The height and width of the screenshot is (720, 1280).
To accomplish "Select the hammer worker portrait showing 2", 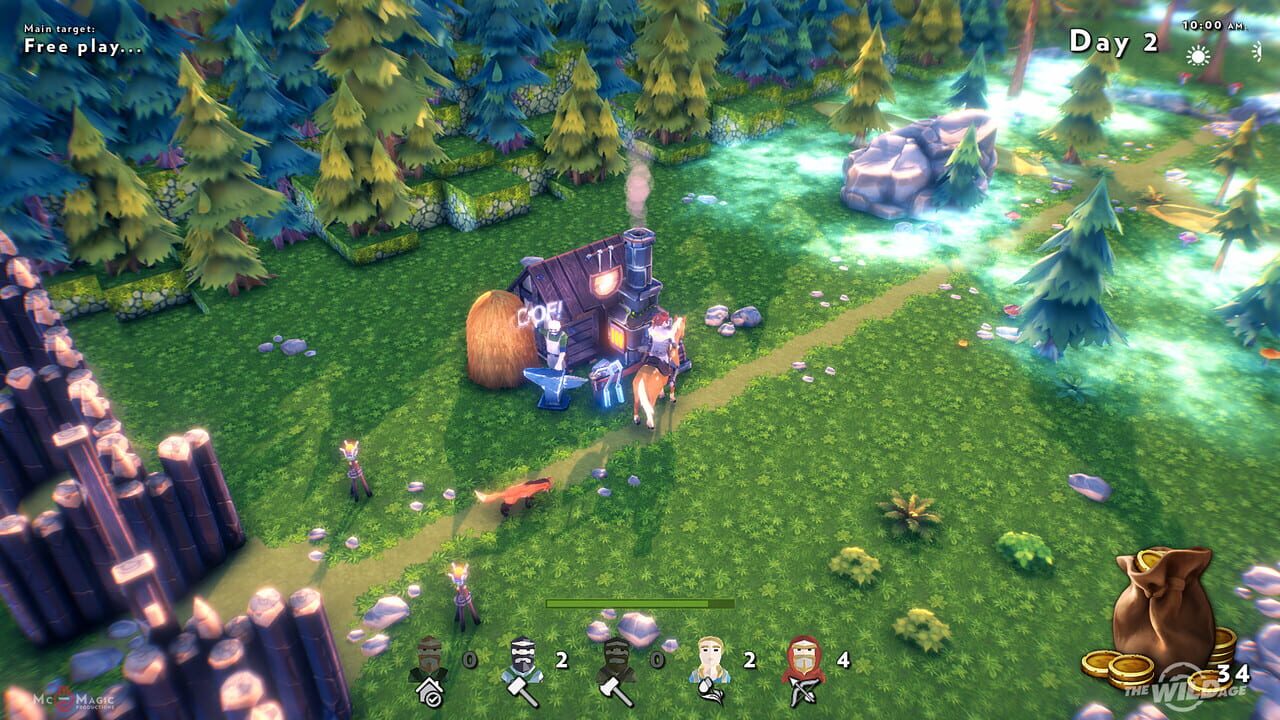I will [x=521, y=658].
